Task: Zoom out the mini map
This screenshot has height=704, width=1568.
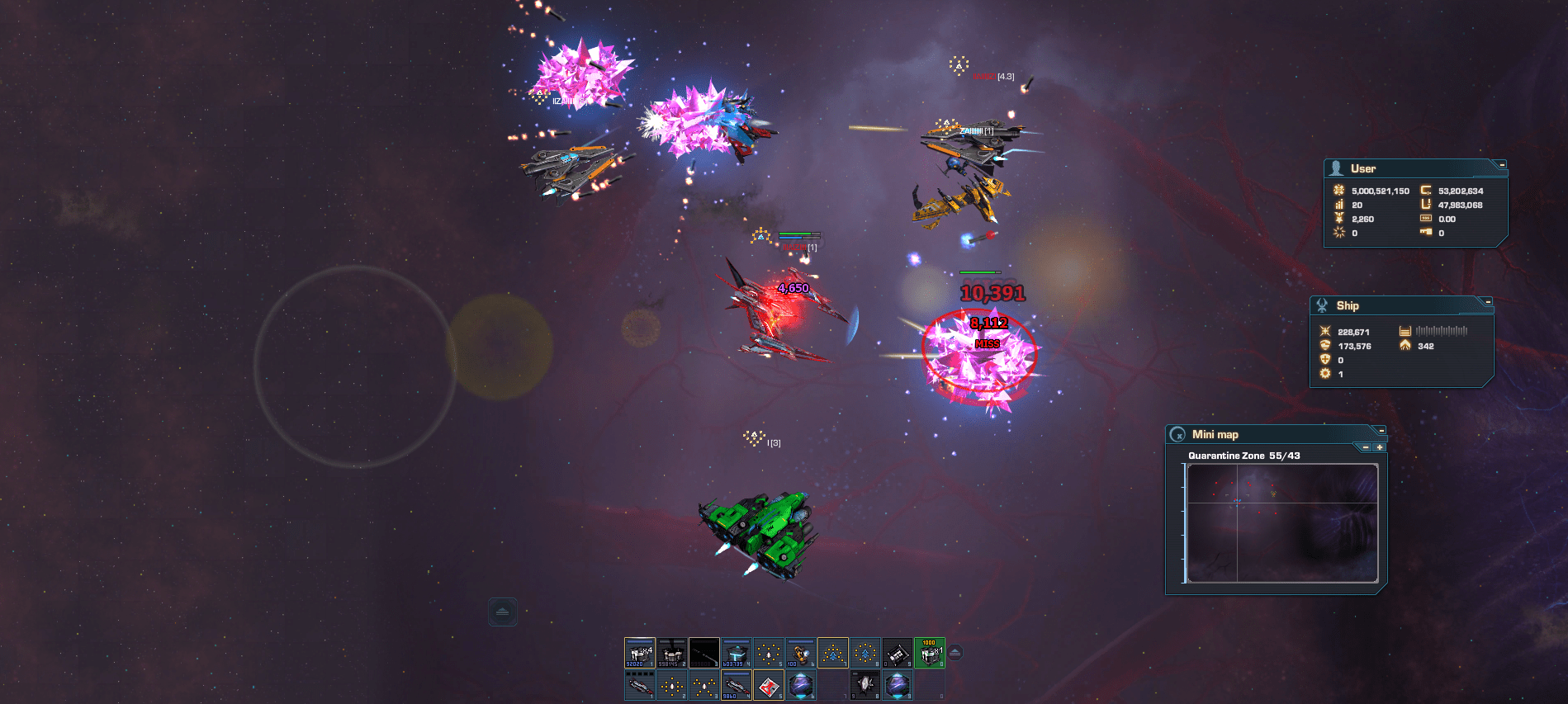Action: [1366, 447]
